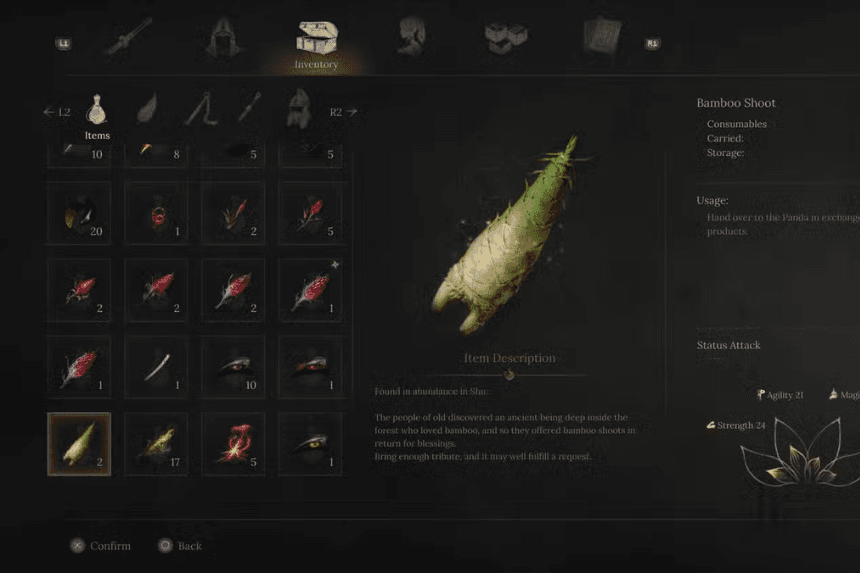
Task: Select the selected Bamboo Shoot slot
Action: click(x=79, y=444)
